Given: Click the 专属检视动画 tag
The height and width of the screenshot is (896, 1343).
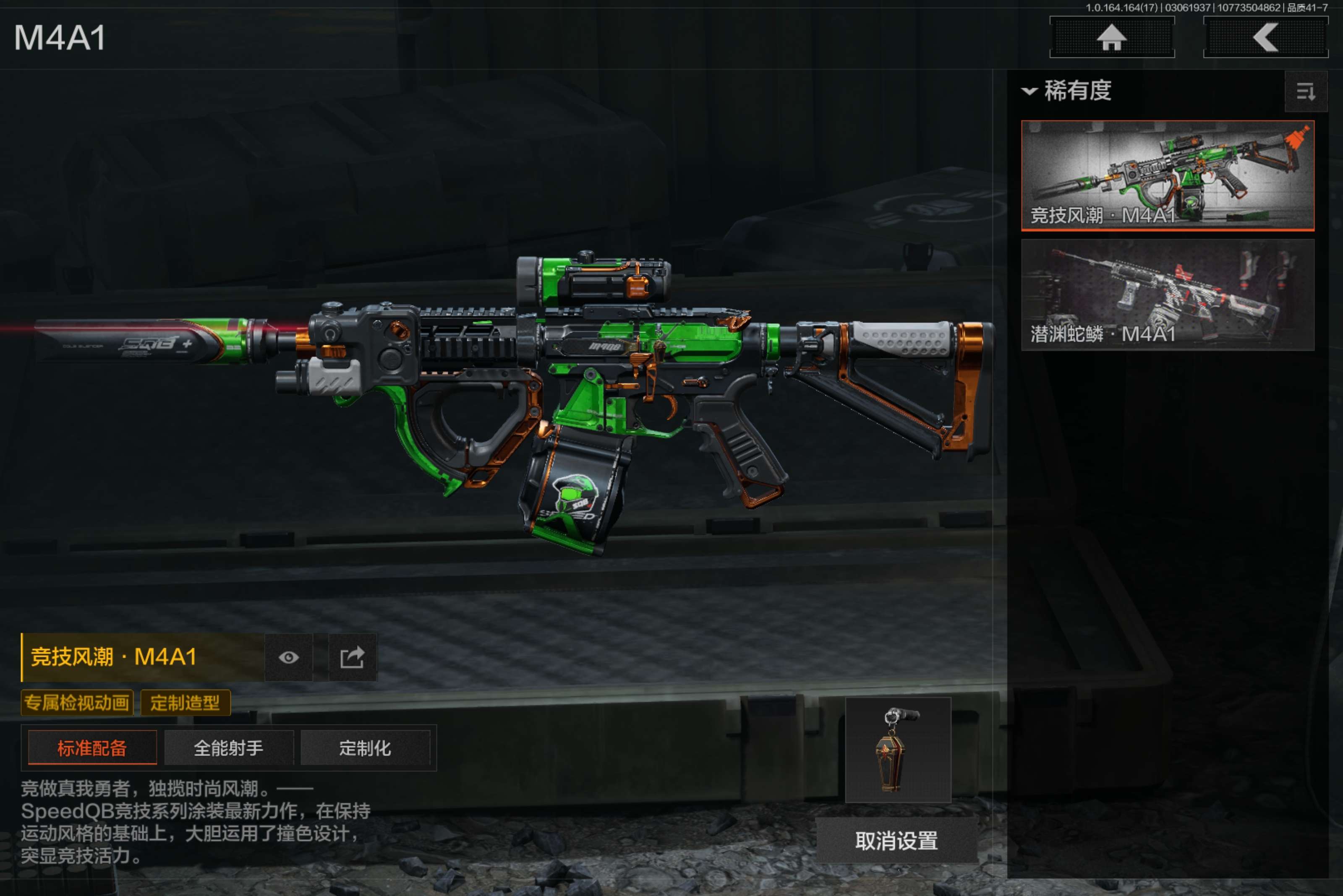Looking at the screenshot, I should (77, 702).
